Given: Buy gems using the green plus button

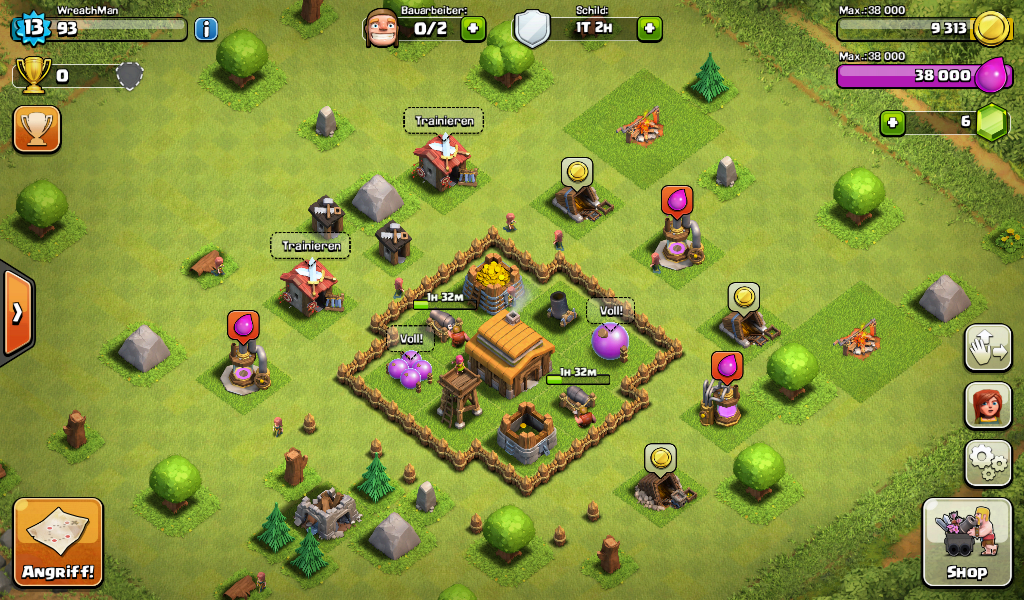Looking at the screenshot, I should (x=893, y=123).
